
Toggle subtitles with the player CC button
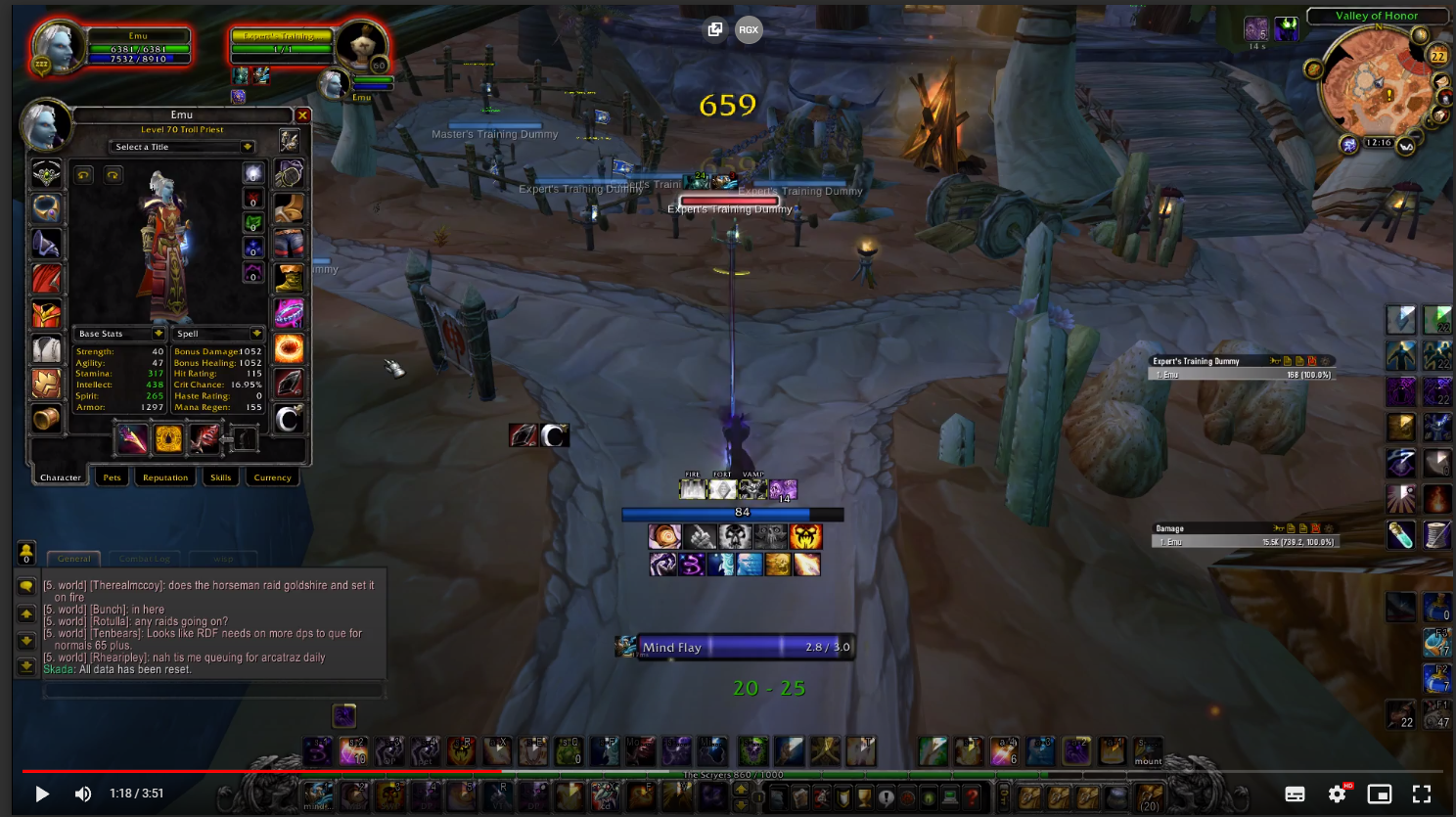coord(1295,794)
